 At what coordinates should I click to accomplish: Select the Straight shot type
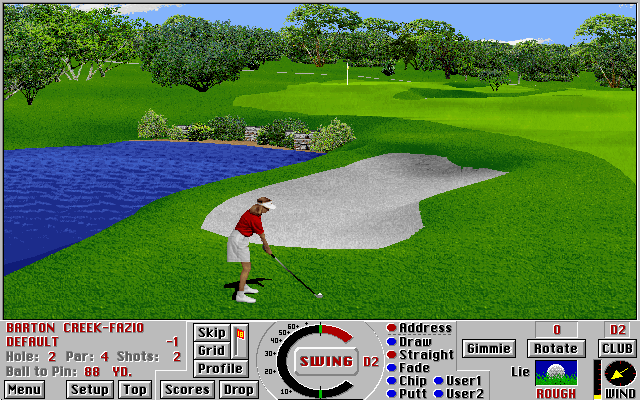click(426, 355)
